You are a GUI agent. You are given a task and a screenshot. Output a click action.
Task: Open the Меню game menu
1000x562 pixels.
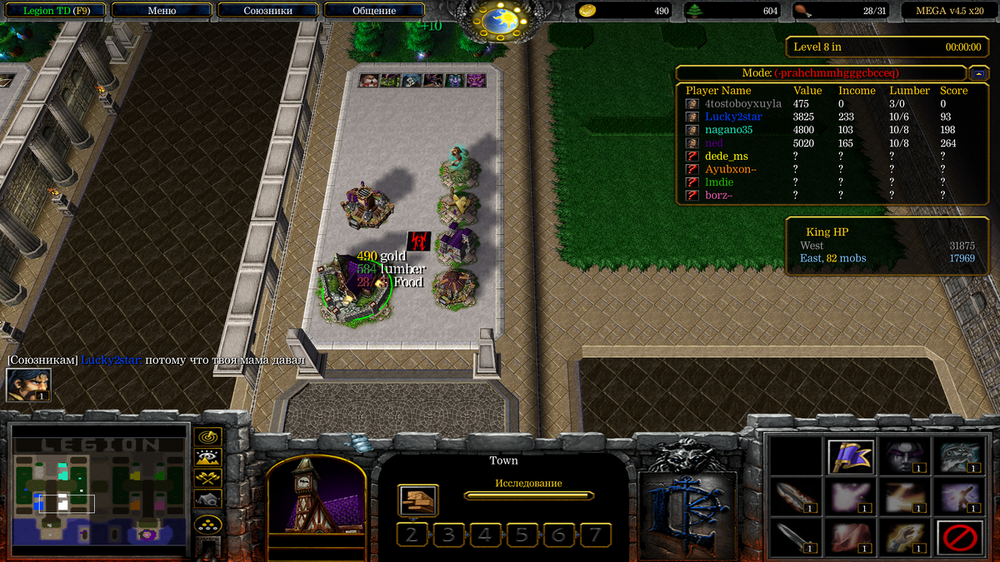[161, 10]
